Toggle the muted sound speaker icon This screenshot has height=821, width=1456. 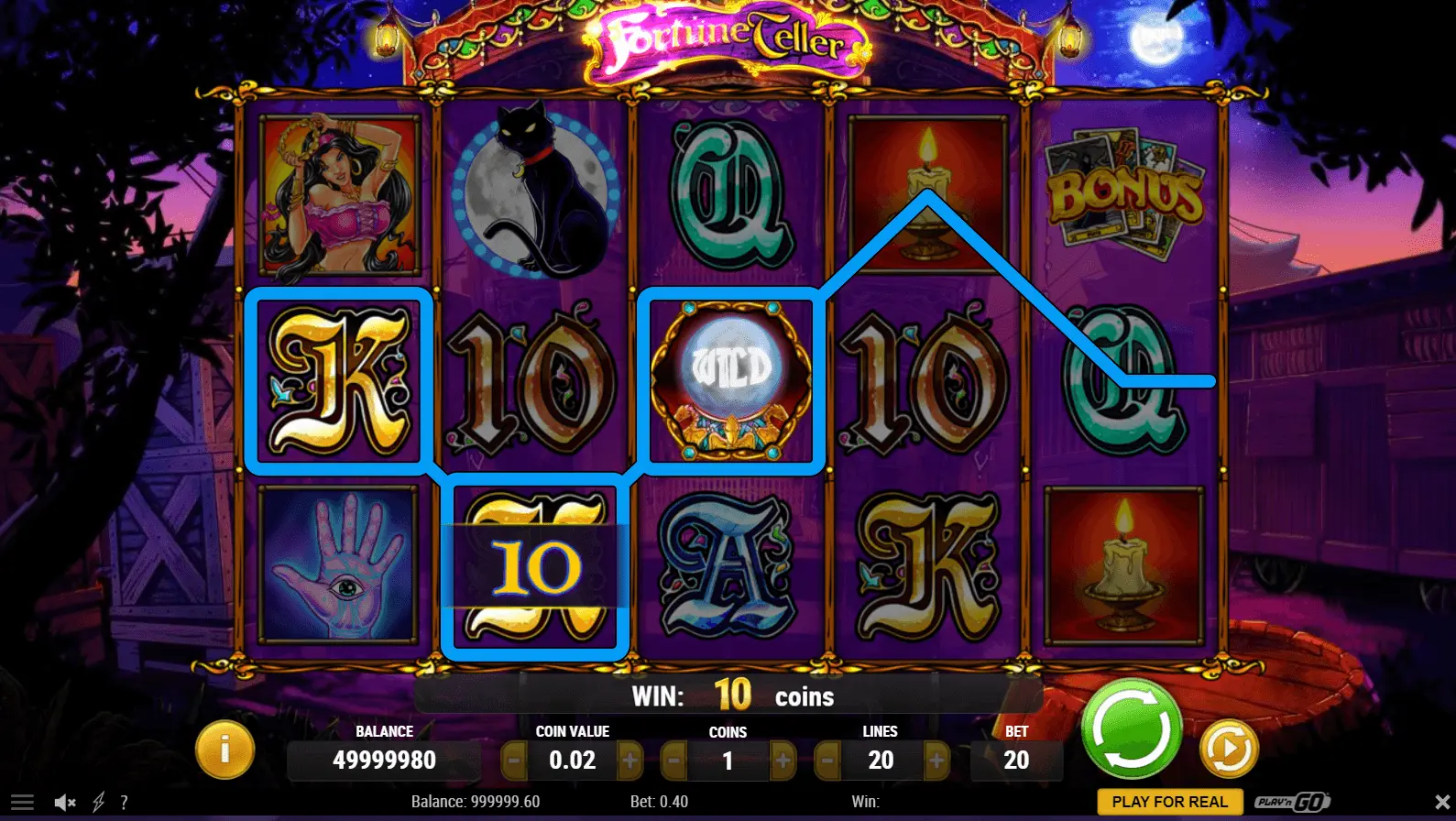click(x=64, y=803)
